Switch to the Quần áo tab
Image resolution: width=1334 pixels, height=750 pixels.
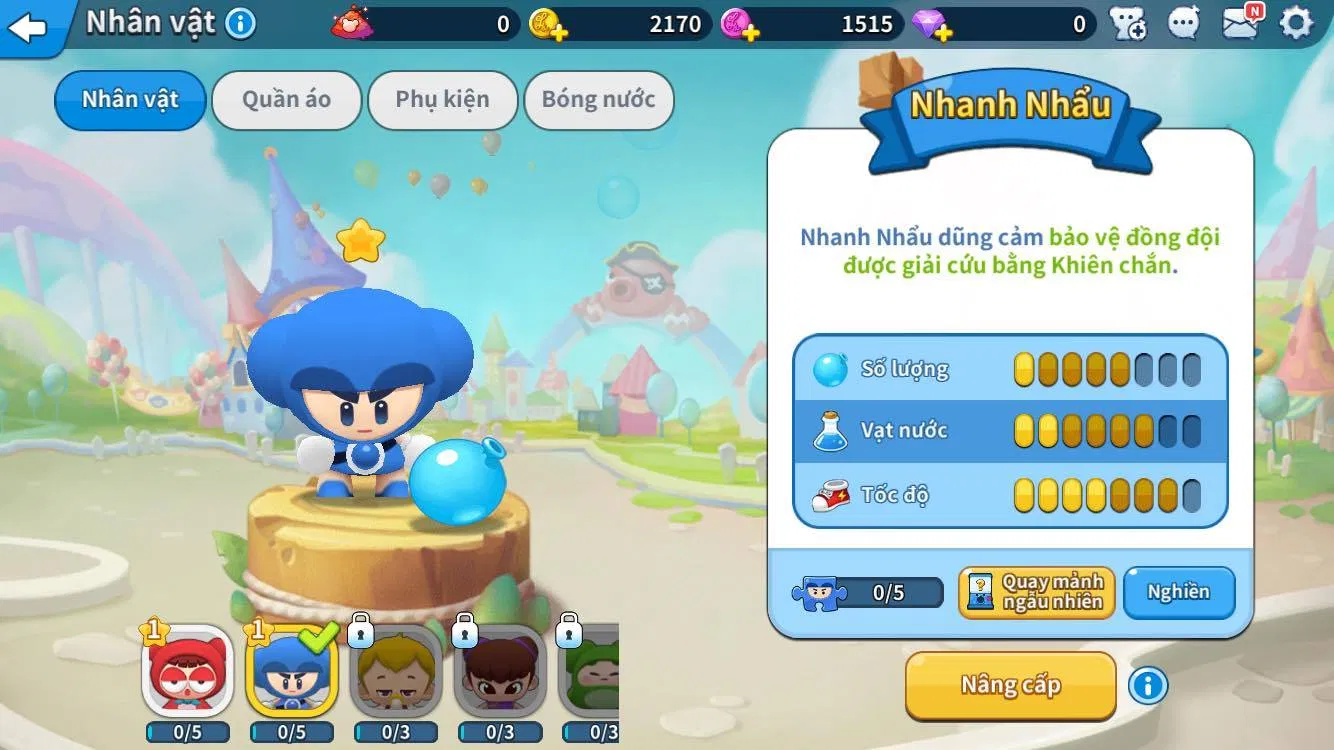coord(287,100)
